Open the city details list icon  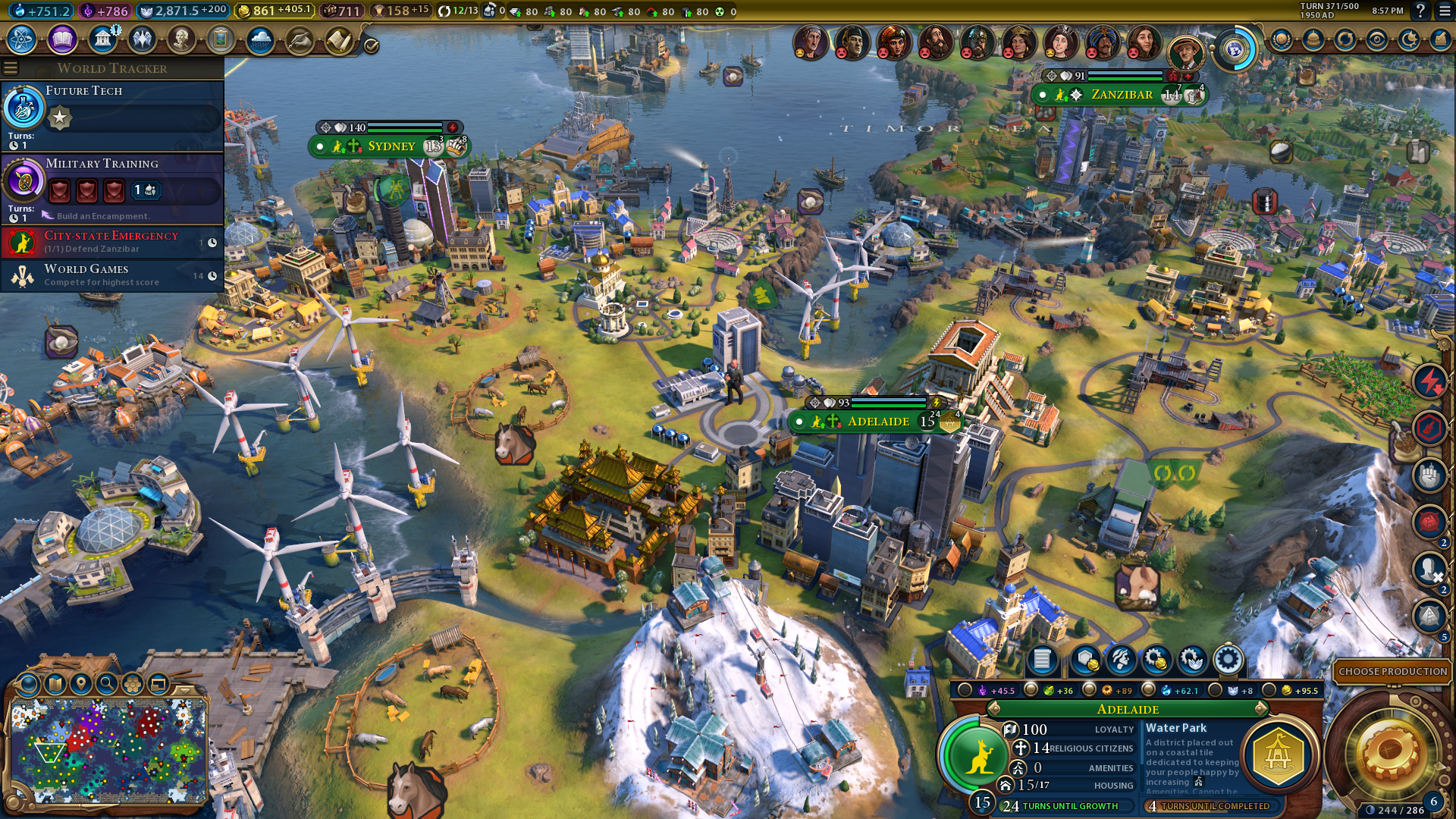click(x=1042, y=660)
